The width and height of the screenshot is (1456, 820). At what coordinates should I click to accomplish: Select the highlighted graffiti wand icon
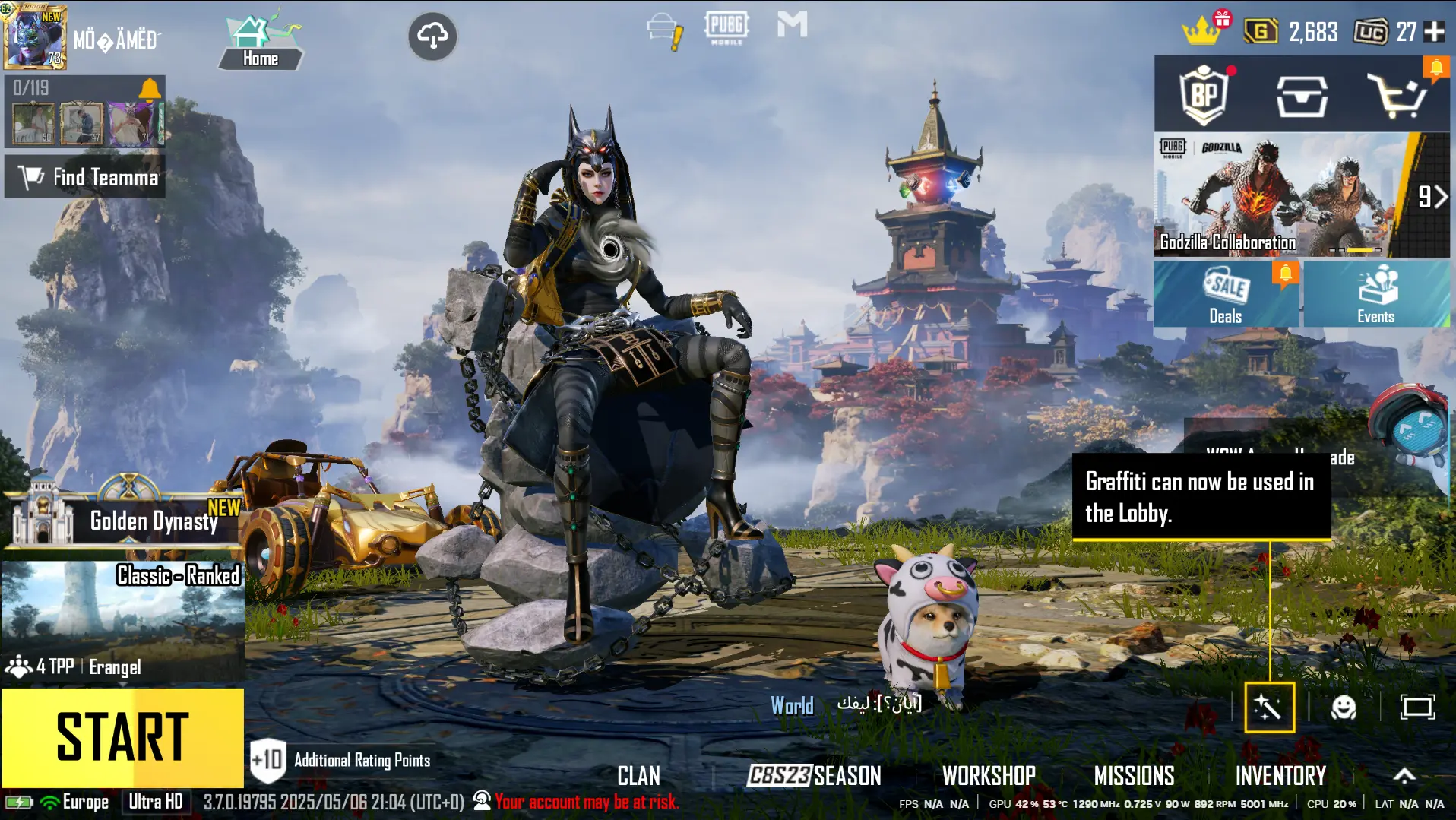click(x=1269, y=708)
